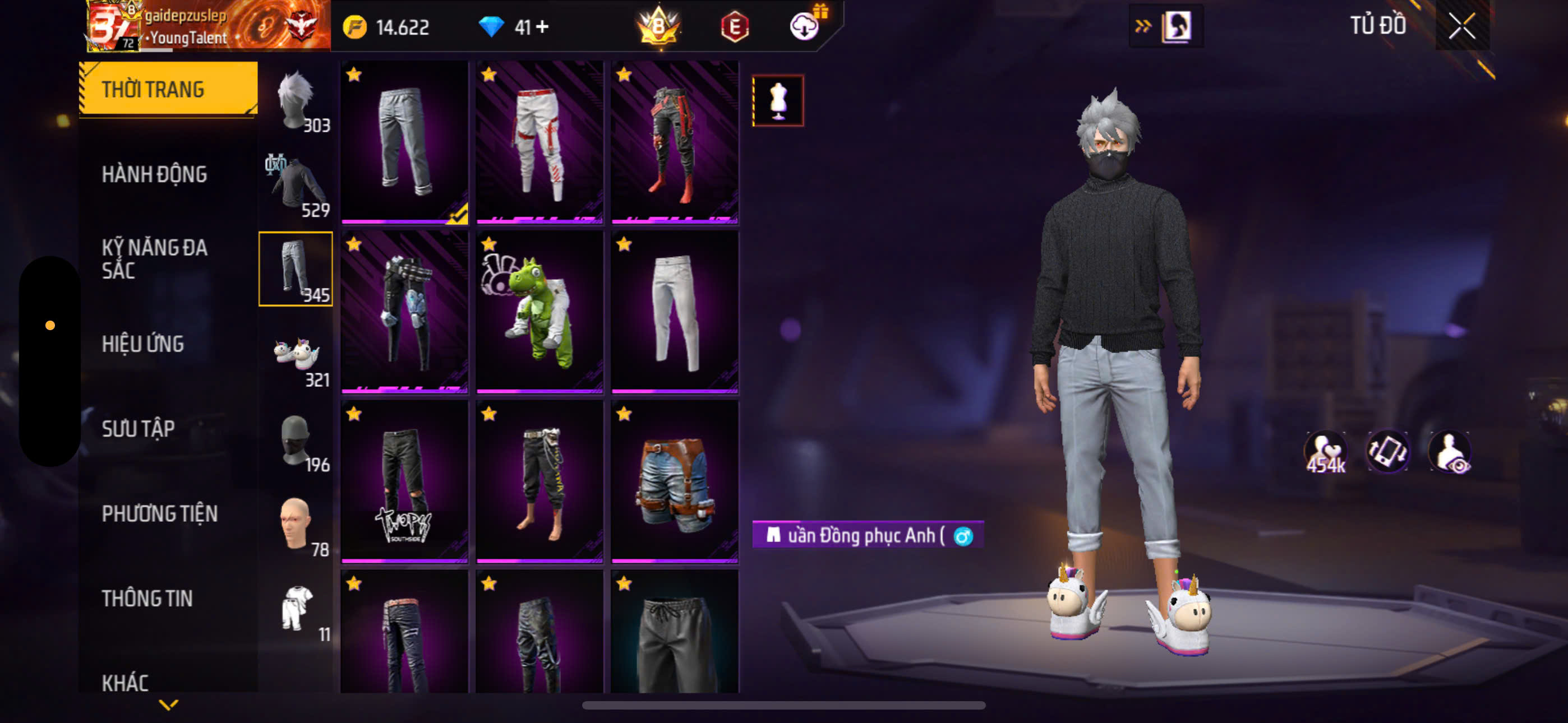Image resolution: width=1568 pixels, height=723 pixels.
Task: Close the wardrobe screen
Action: [1461, 26]
